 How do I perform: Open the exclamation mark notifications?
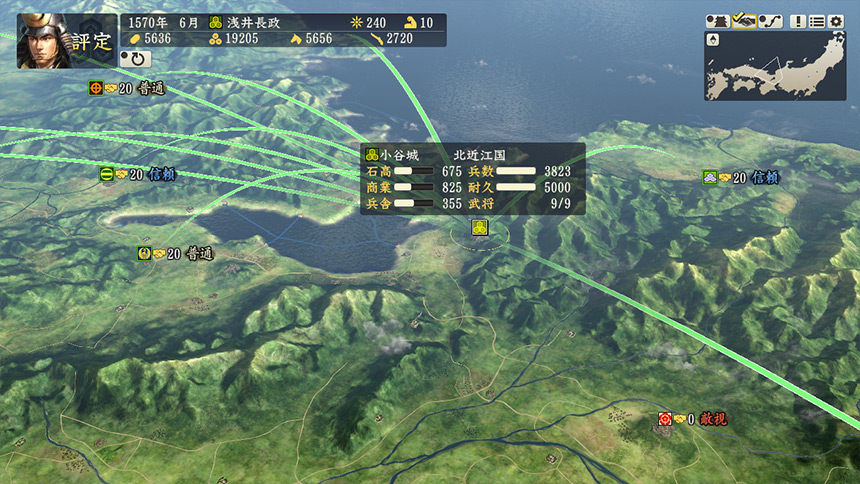pyautogui.click(x=798, y=21)
